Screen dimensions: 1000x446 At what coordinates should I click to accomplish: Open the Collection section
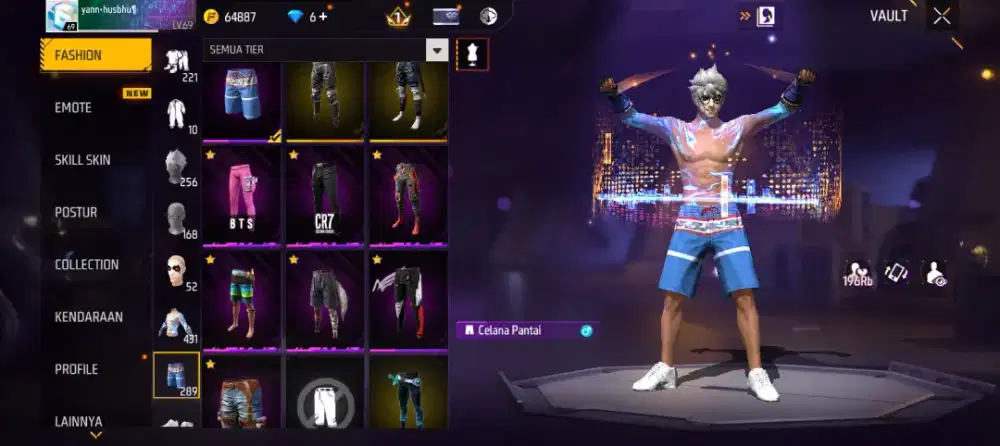[87, 265]
